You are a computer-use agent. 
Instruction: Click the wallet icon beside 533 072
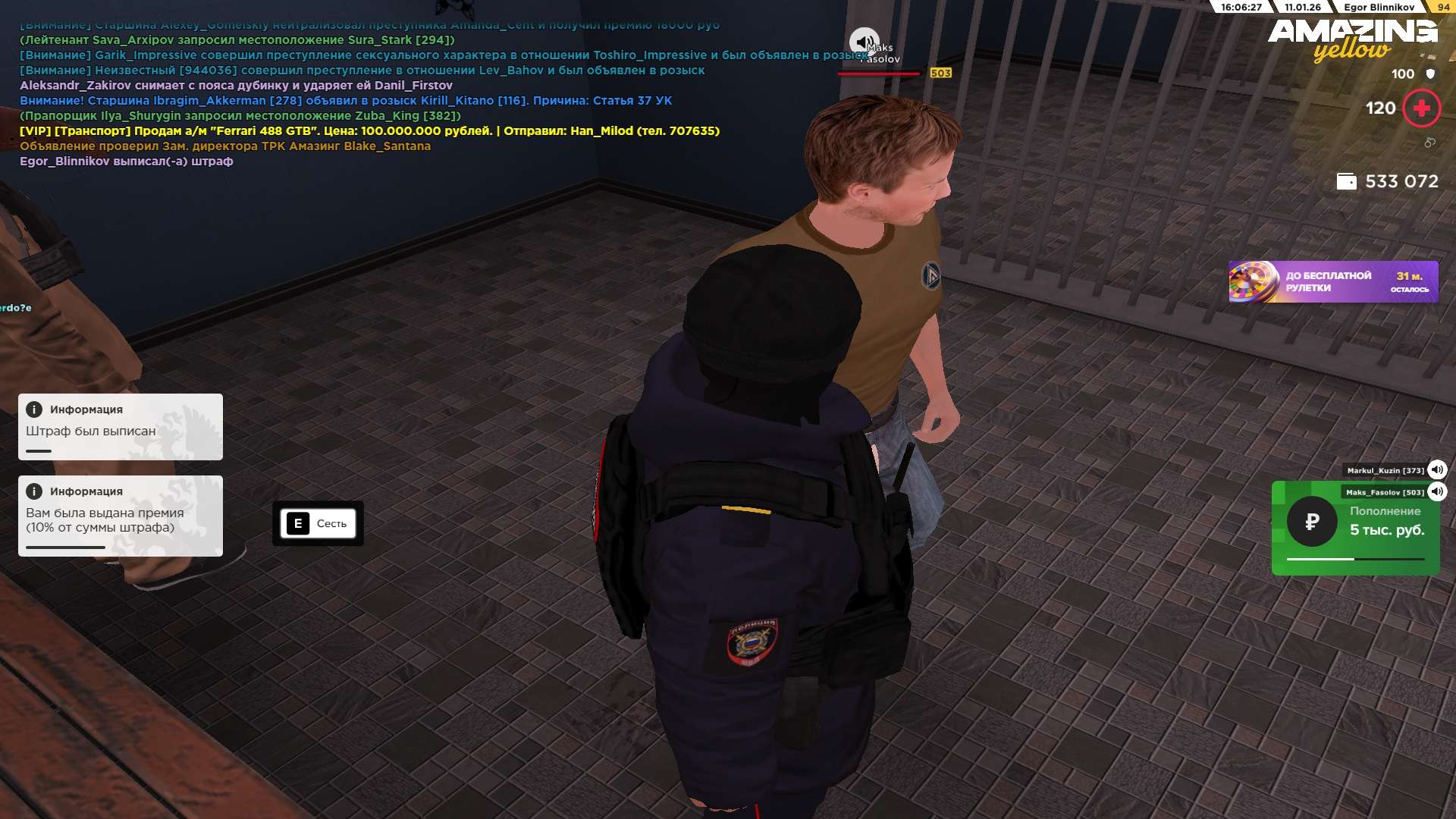pos(1346,182)
